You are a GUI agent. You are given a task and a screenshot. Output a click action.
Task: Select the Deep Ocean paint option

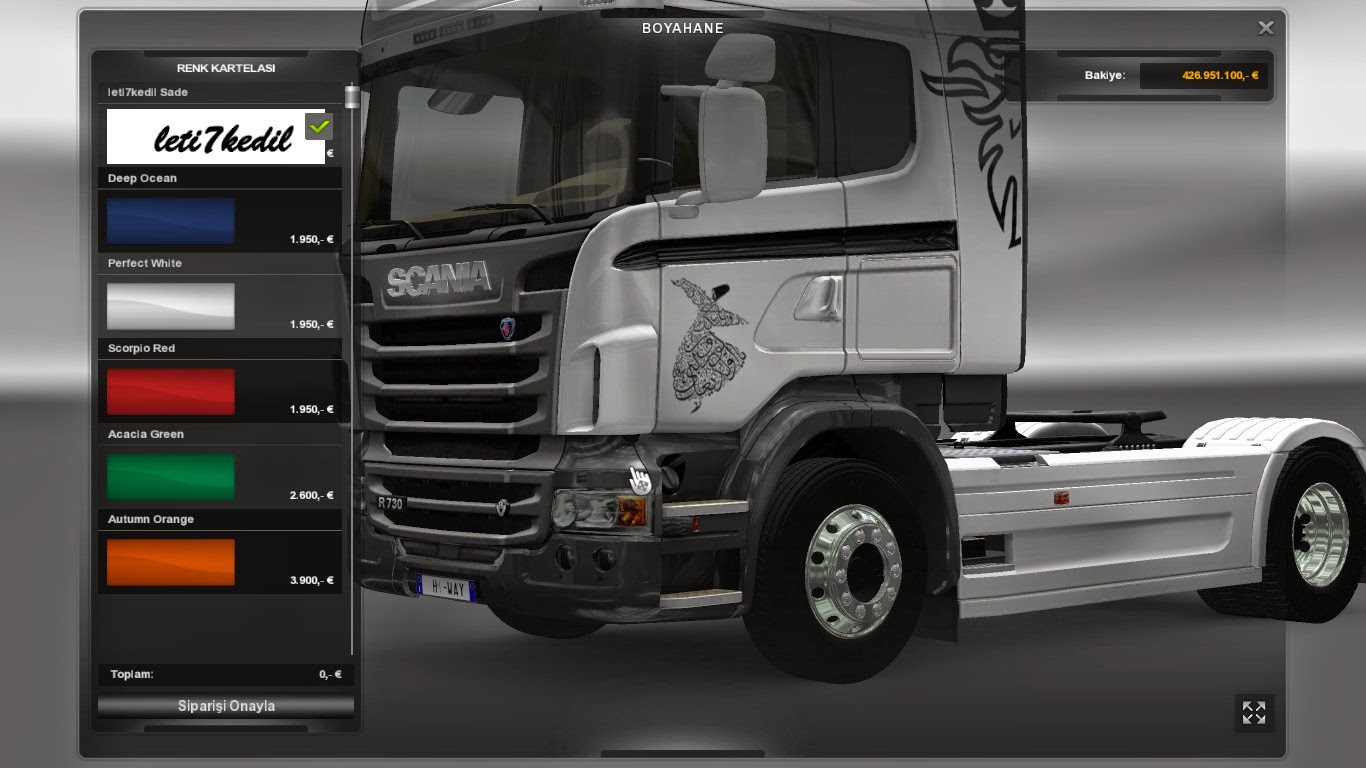(169, 220)
